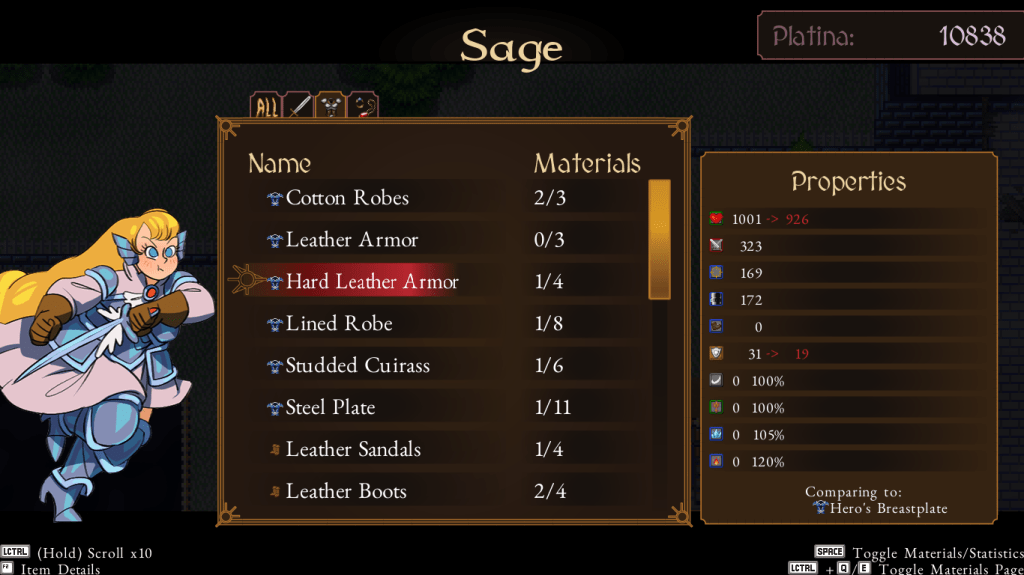Screen dimensions: 1024x575
Task: Select the armor category tab
Action: click(330, 107)
